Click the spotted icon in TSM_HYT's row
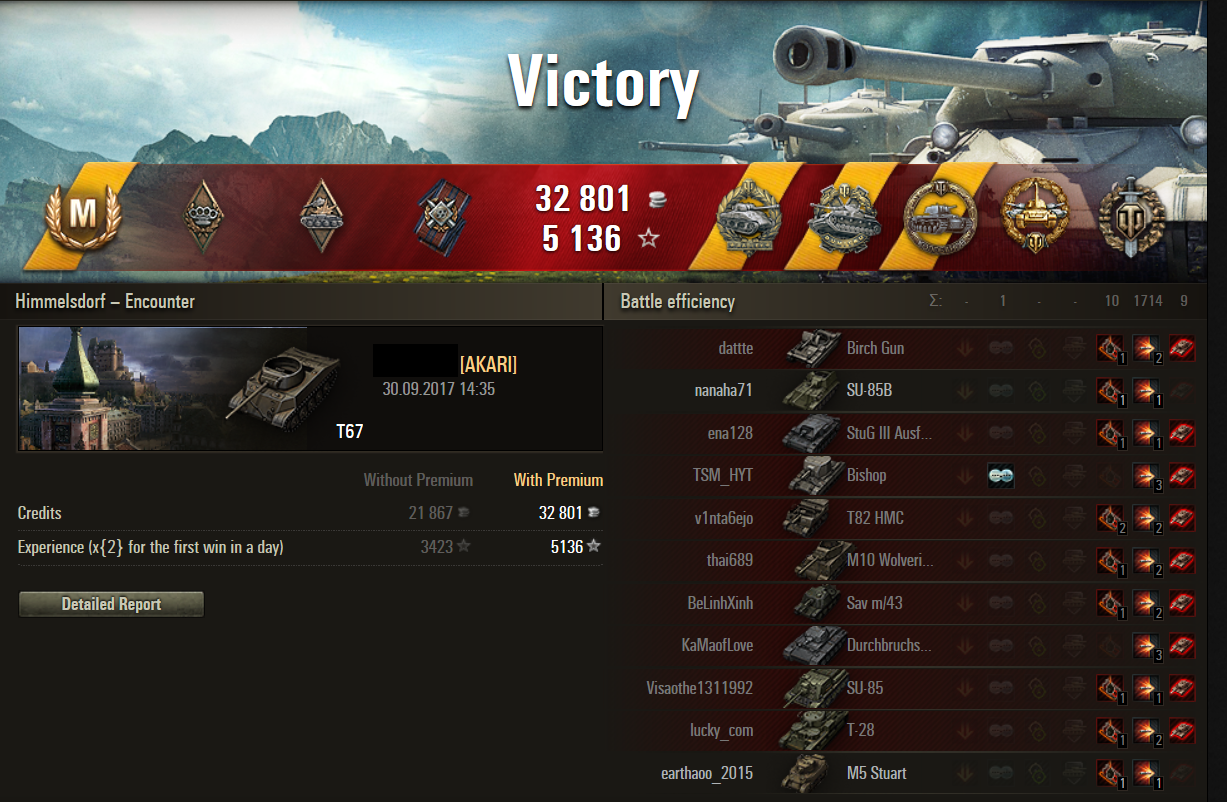The height and width of the screenshot is (802, 1227). [x=1000, y=476]
